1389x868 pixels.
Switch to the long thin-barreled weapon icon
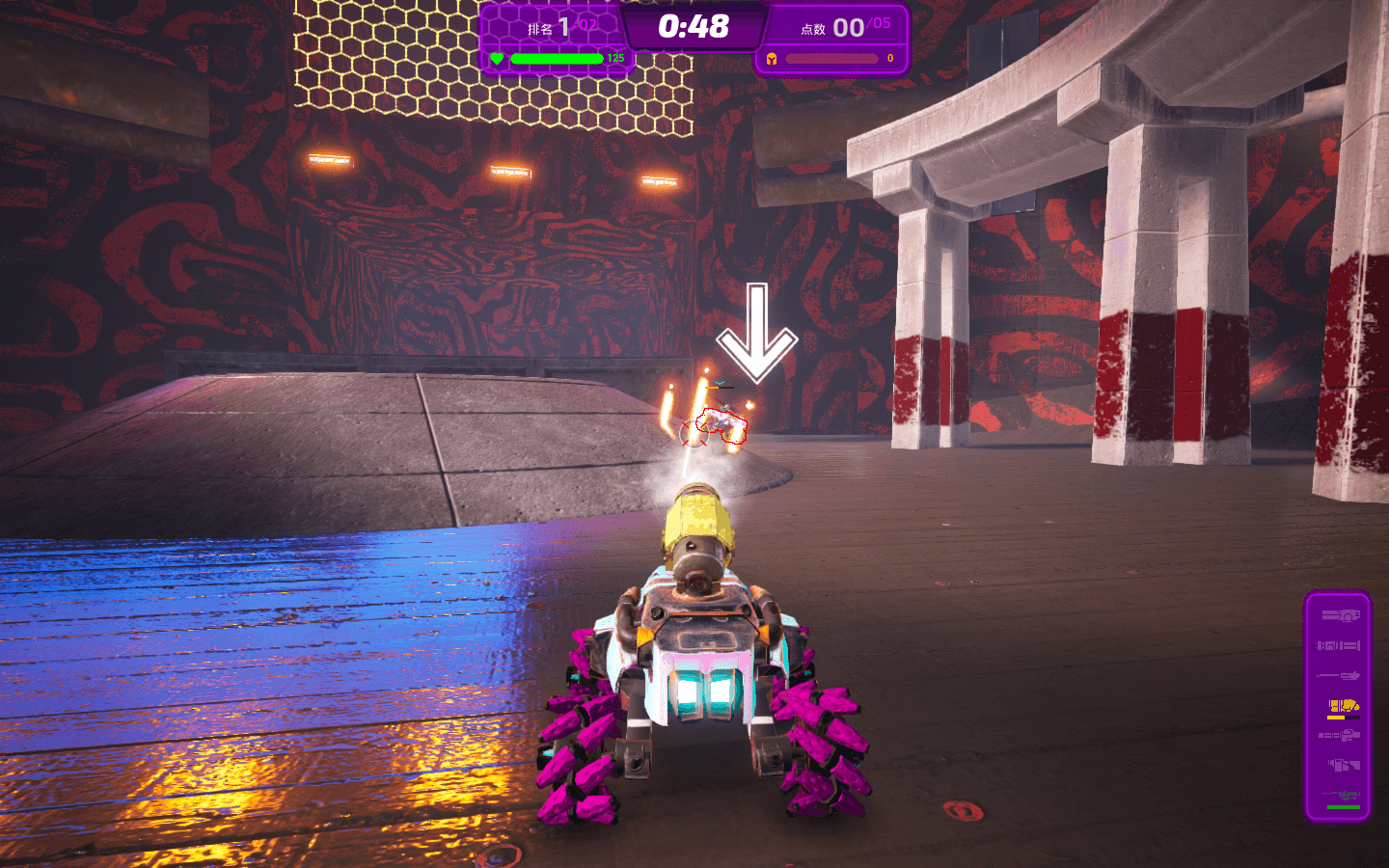[1340, 675]
